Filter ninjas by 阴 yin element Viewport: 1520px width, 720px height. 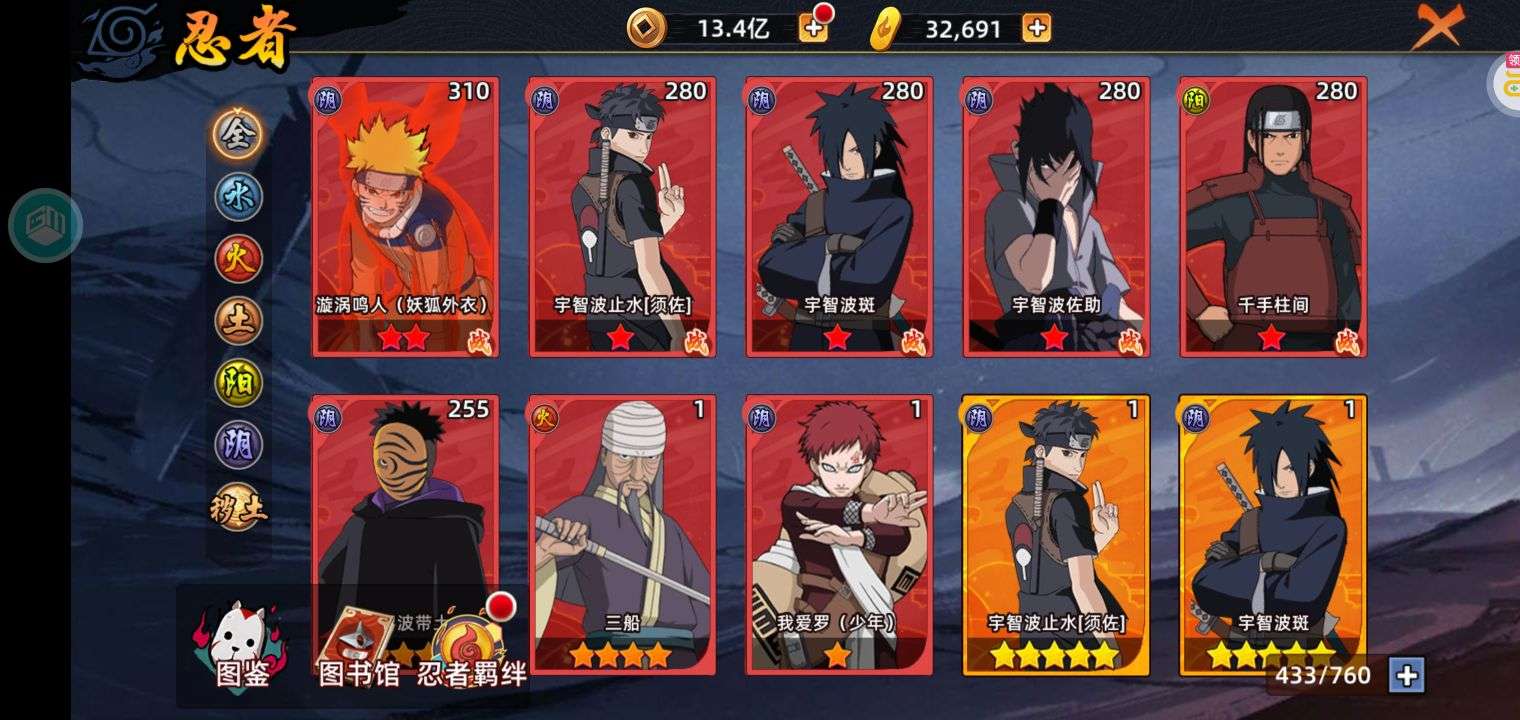click(x=238, y=445)
